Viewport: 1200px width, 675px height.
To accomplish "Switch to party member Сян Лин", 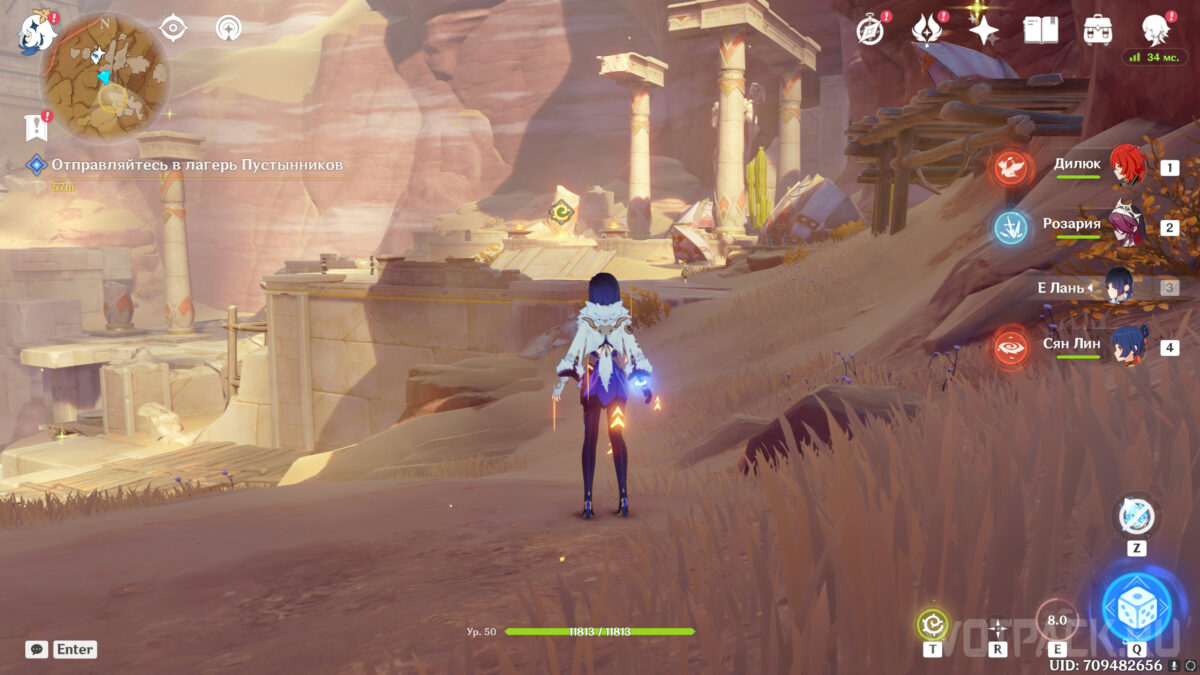I will pos(1128,346).
